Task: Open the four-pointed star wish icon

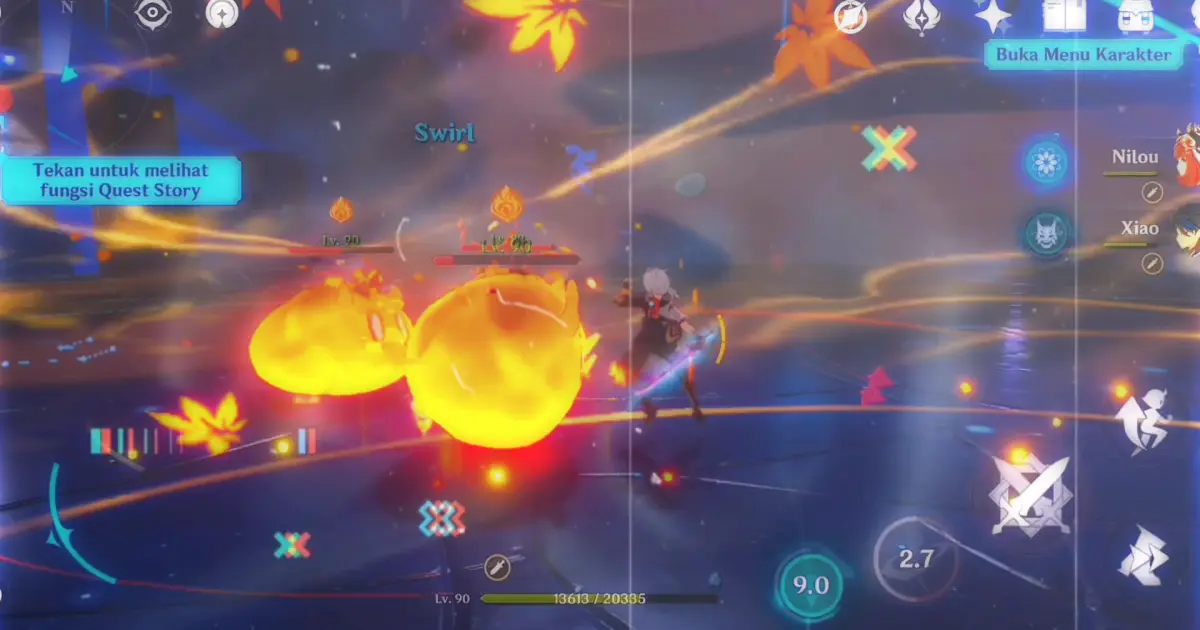Action: click(993, 15)
